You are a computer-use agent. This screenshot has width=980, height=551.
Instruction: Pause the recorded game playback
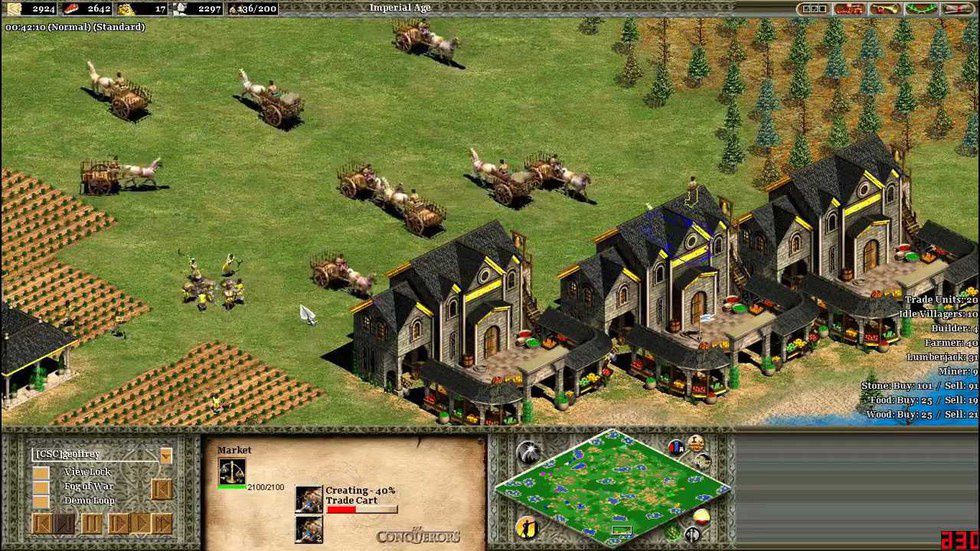[91, 523]
